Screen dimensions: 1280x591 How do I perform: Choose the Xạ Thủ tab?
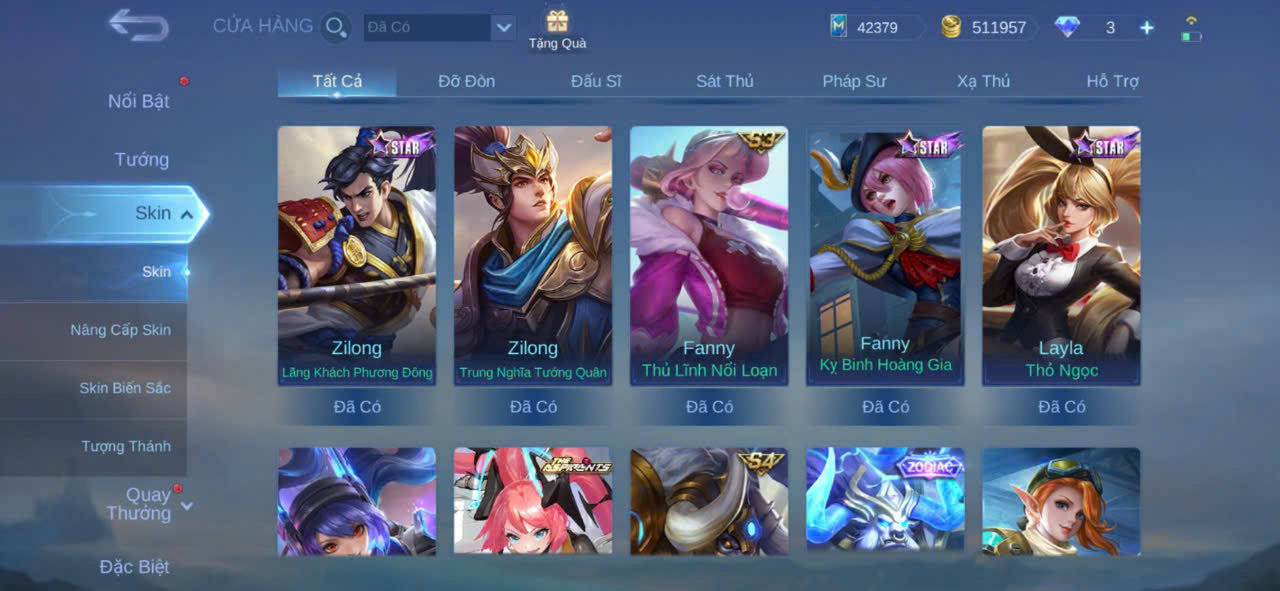pos(983,81)
